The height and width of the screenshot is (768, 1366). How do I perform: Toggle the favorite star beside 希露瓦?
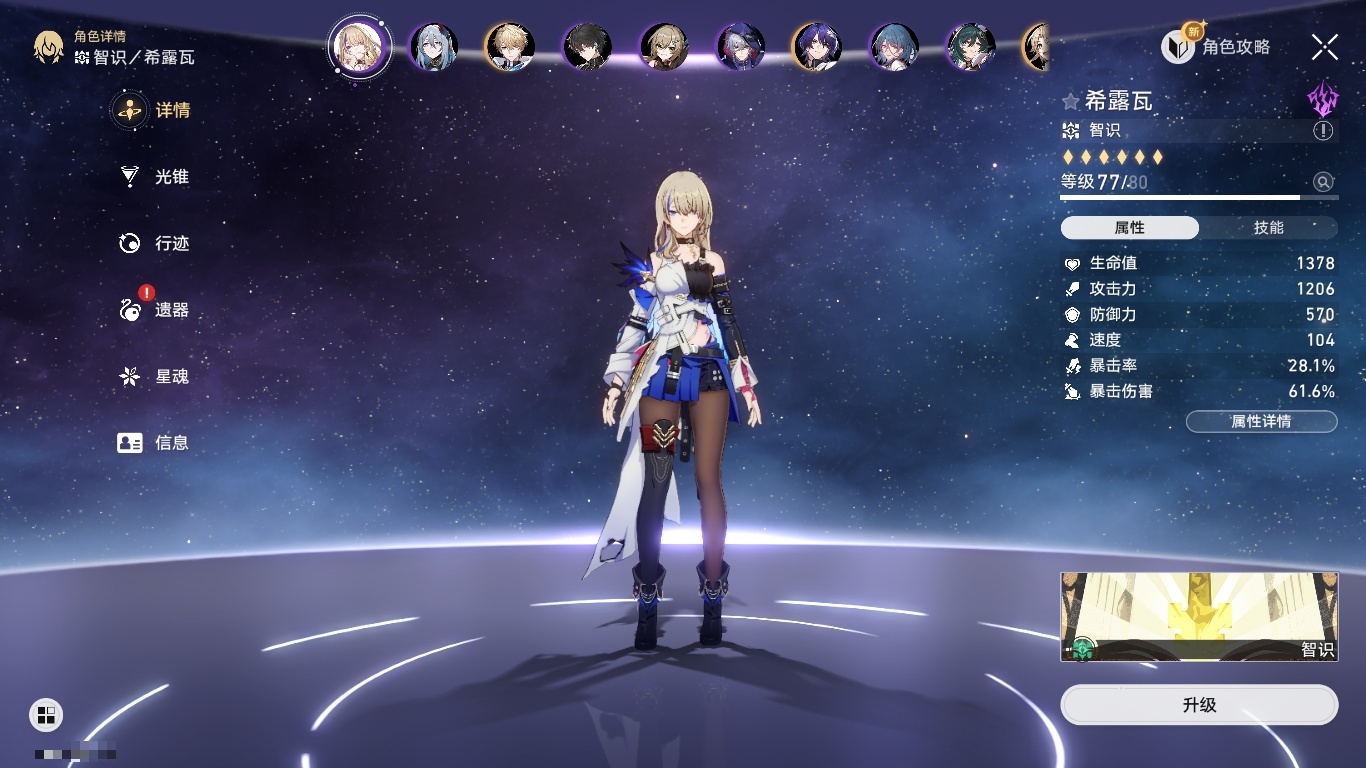tap(1071, 101)
